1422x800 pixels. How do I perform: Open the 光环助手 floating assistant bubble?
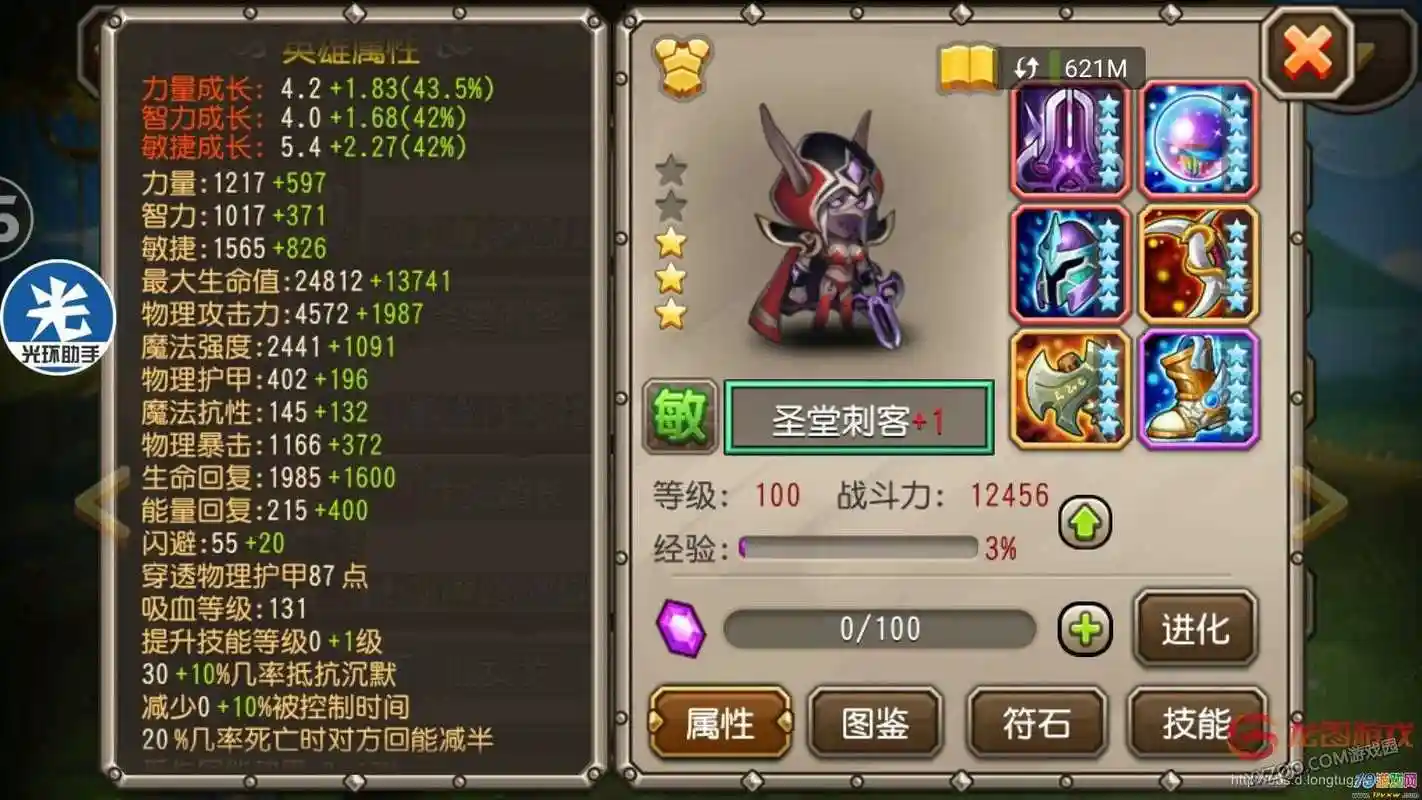point(58,315)
